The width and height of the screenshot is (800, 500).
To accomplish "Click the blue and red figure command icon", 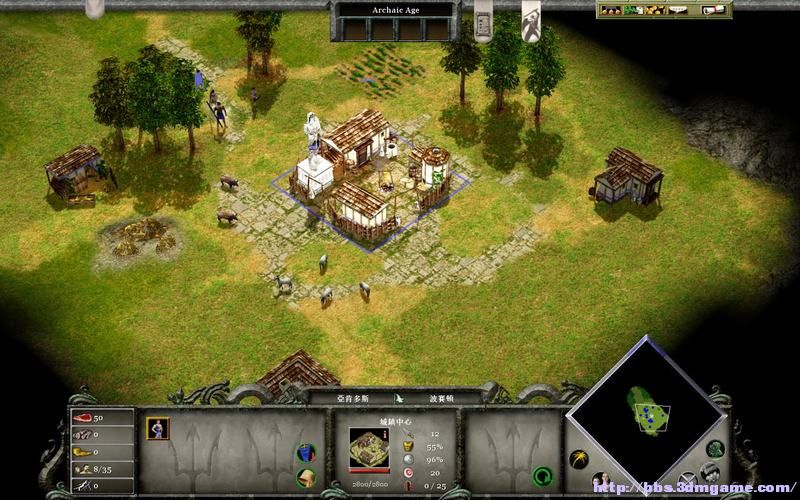I will point(306,453).
